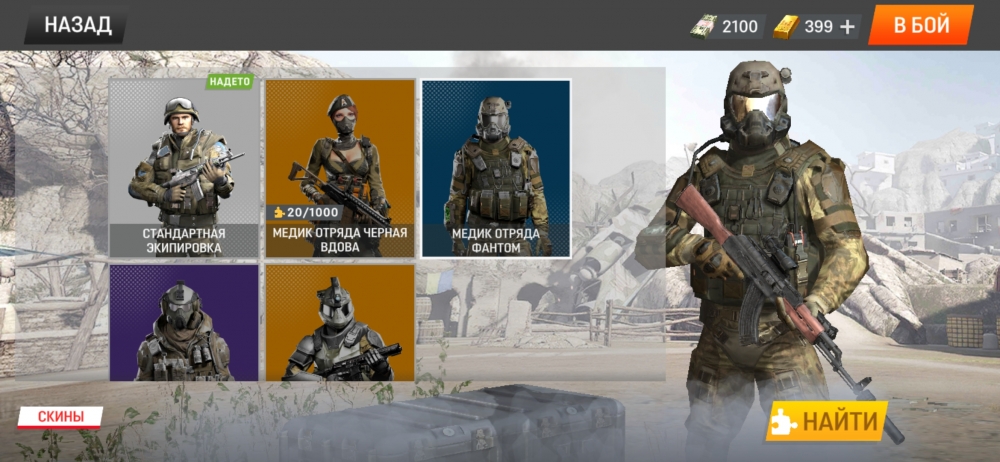Go back with the НАЗАД button
The height and width of the screenshot is (462, 1000).
click(77, 26)
